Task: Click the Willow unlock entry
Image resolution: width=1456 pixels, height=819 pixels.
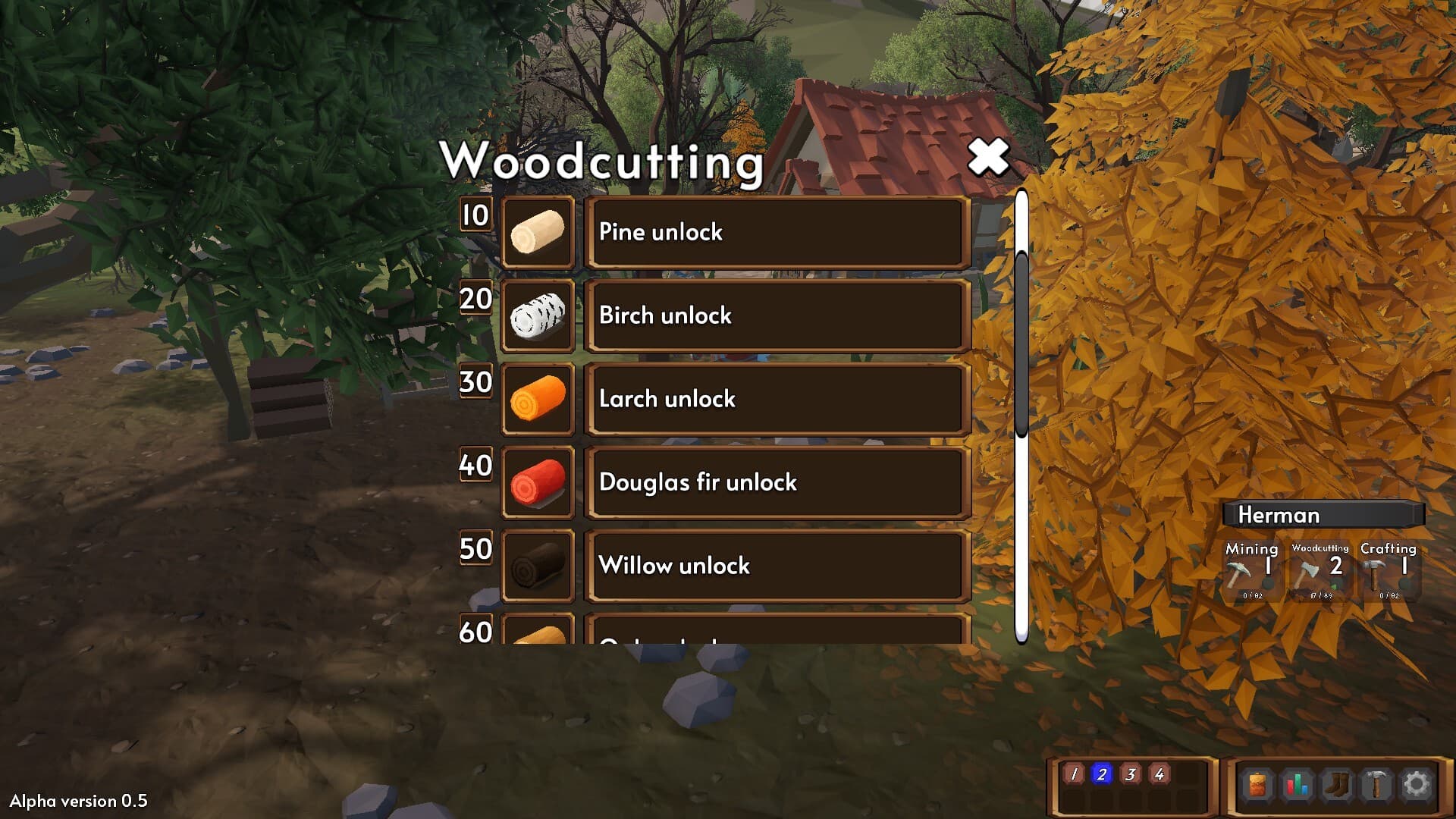Action: [777, 566]
